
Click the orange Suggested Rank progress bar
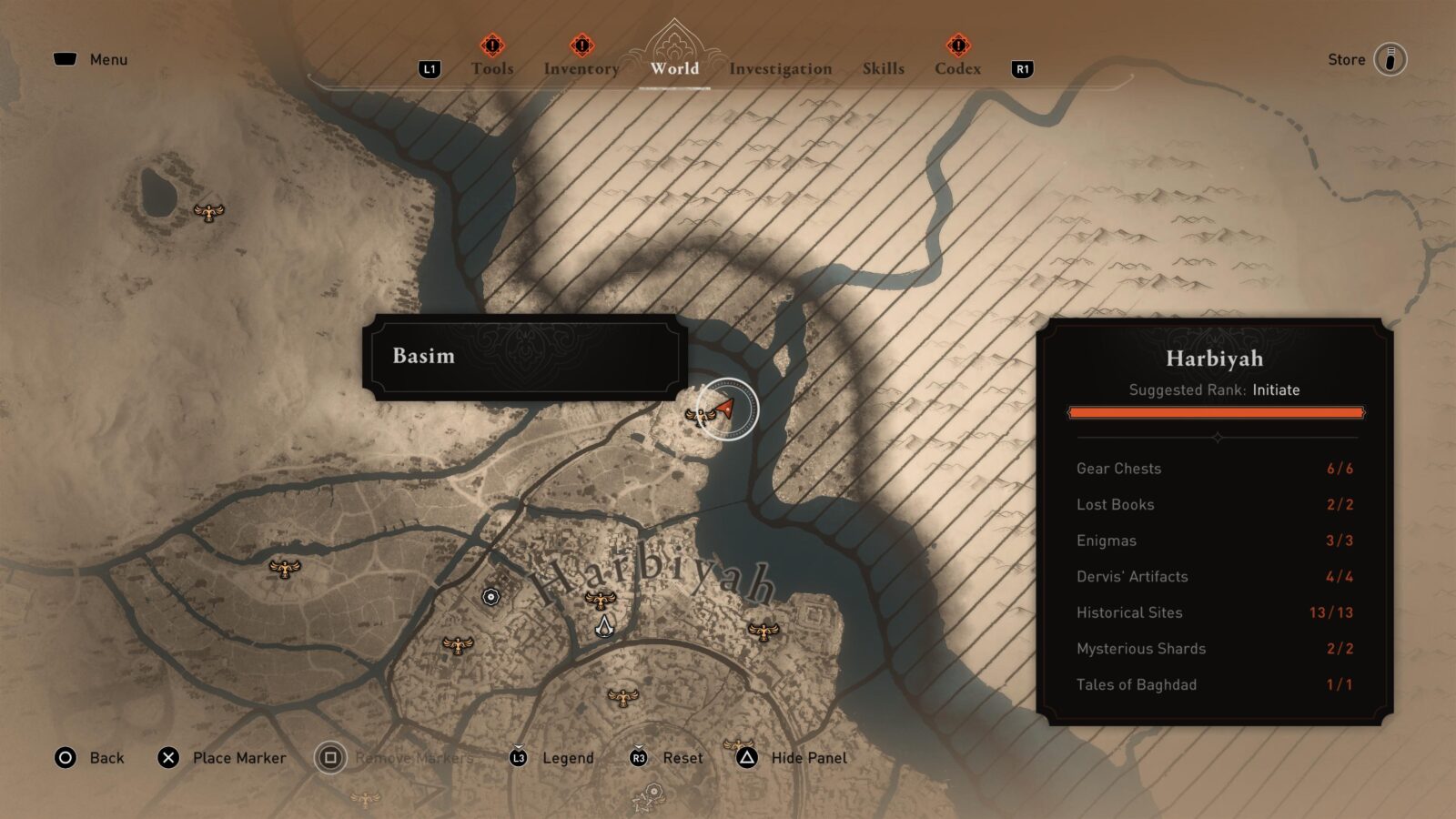tap(1216, 412)
